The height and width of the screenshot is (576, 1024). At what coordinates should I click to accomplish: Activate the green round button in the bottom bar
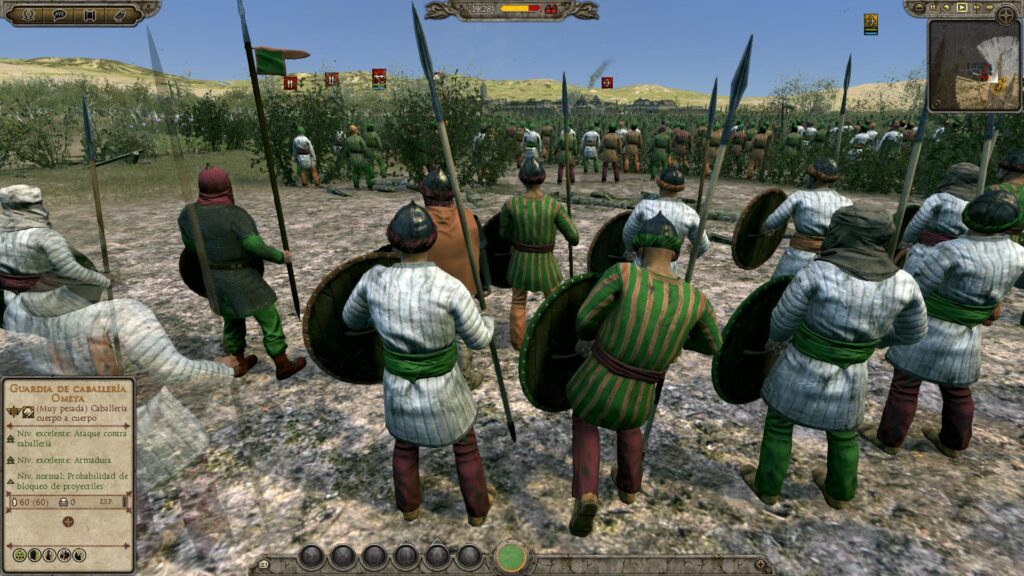511,557
